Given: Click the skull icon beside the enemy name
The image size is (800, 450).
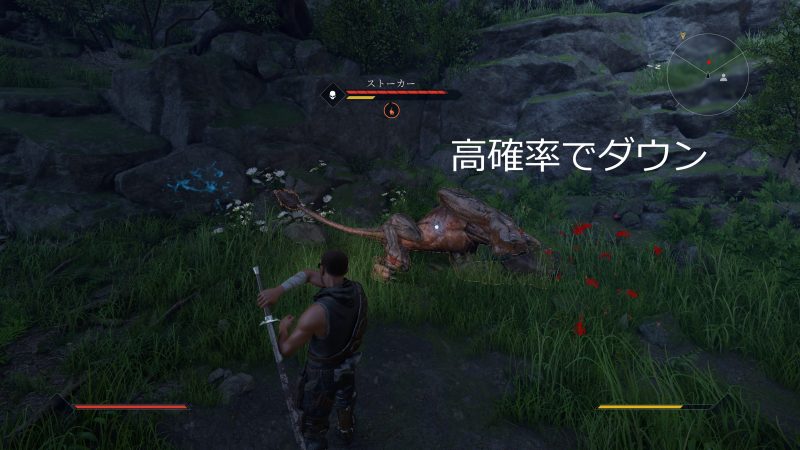Looking at the screenshot, I should pos(331,96).
